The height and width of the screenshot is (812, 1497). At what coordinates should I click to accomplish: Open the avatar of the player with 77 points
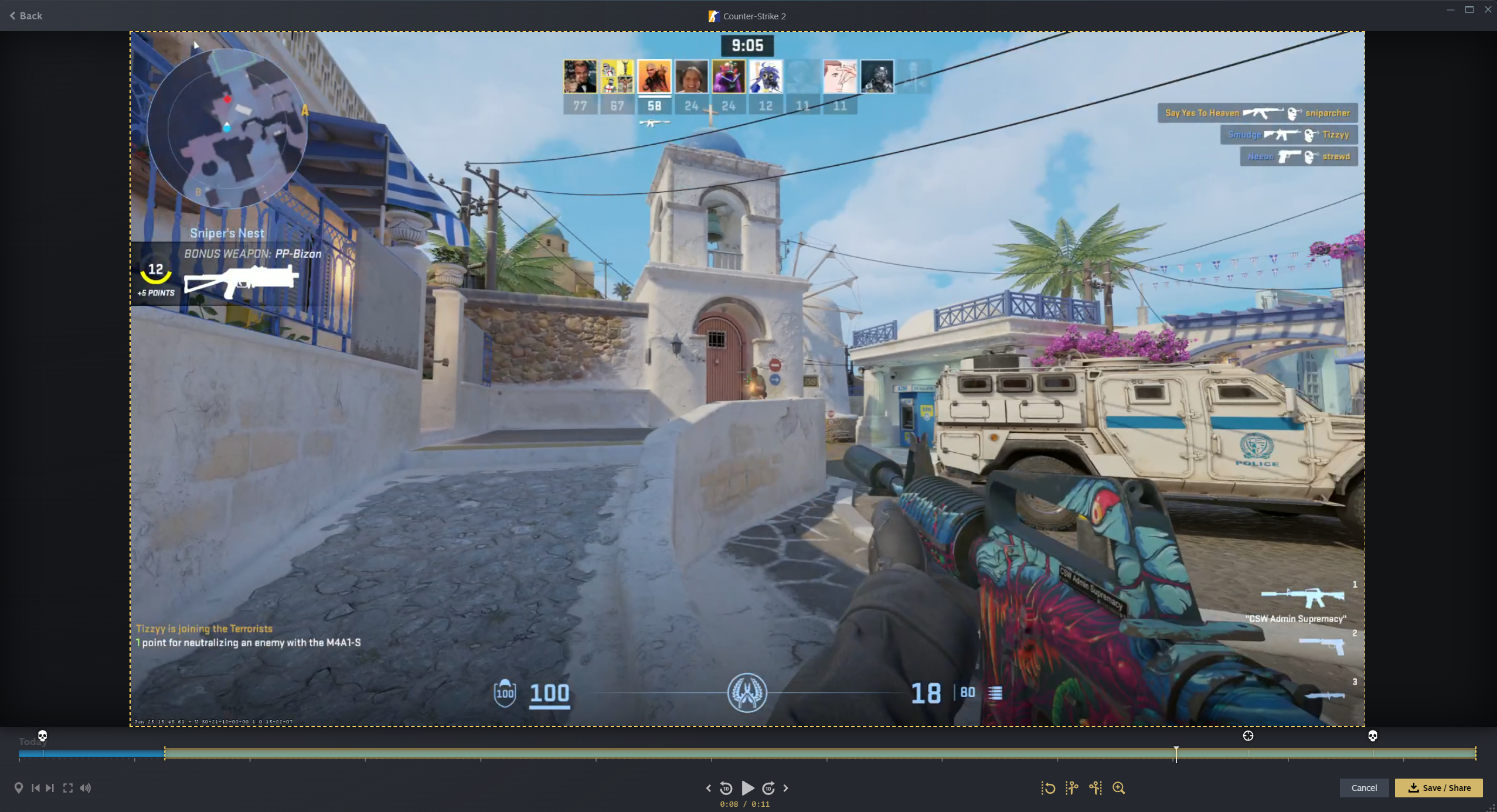(x=580, y=76)
